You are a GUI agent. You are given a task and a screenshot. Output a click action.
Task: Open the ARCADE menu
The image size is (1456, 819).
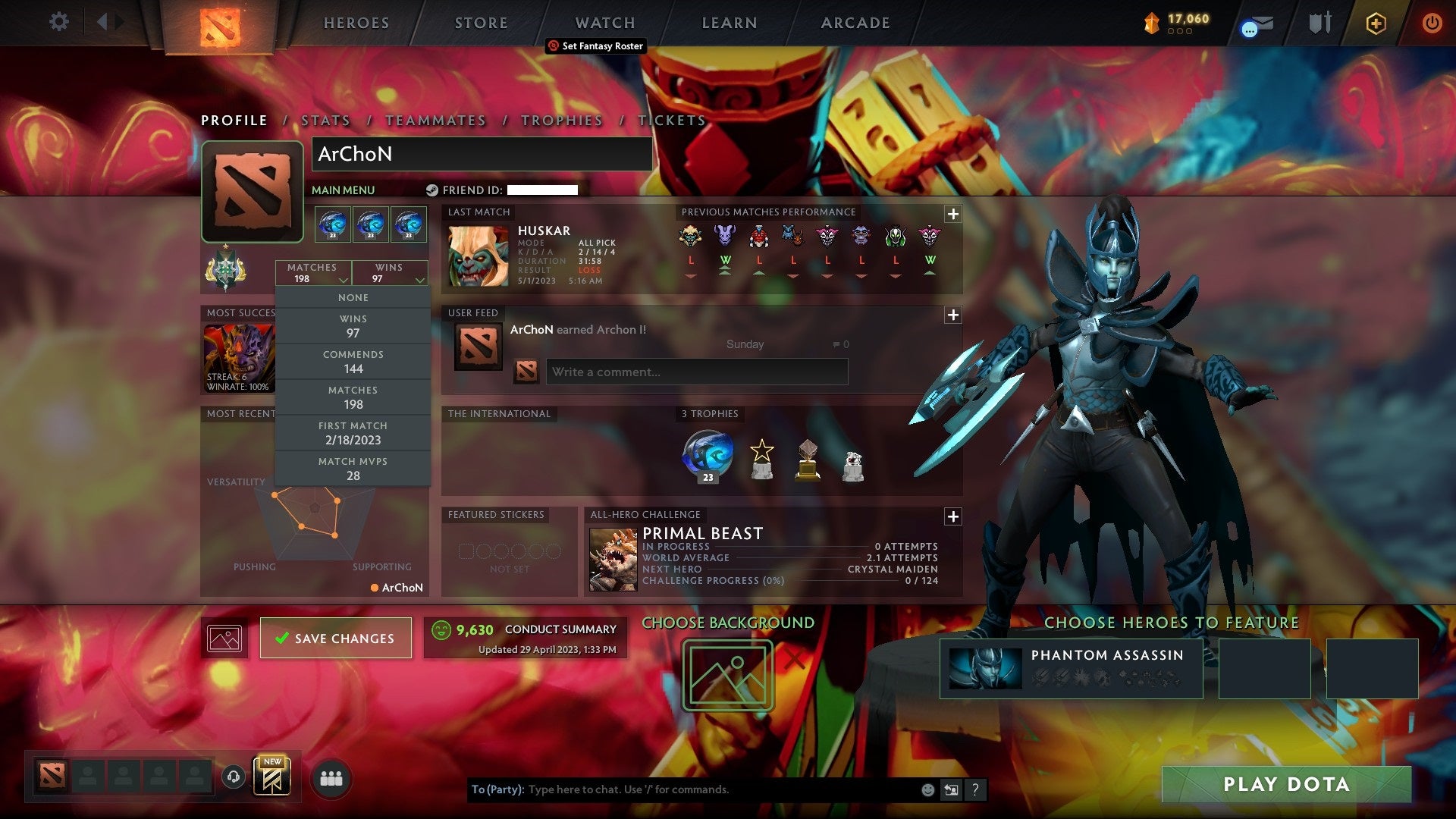pos(854,23)
